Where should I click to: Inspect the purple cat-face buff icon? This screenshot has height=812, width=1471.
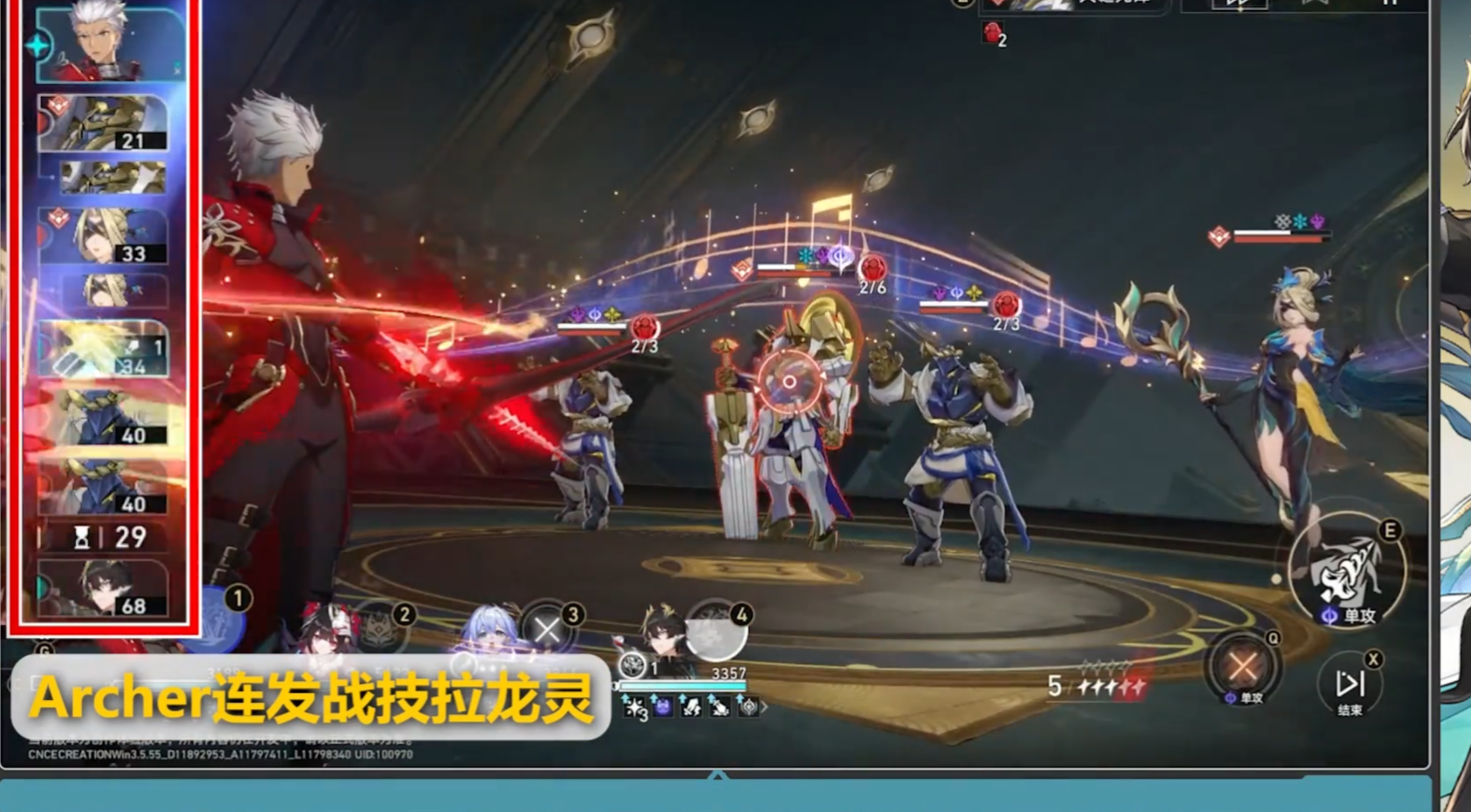(662, 708)
